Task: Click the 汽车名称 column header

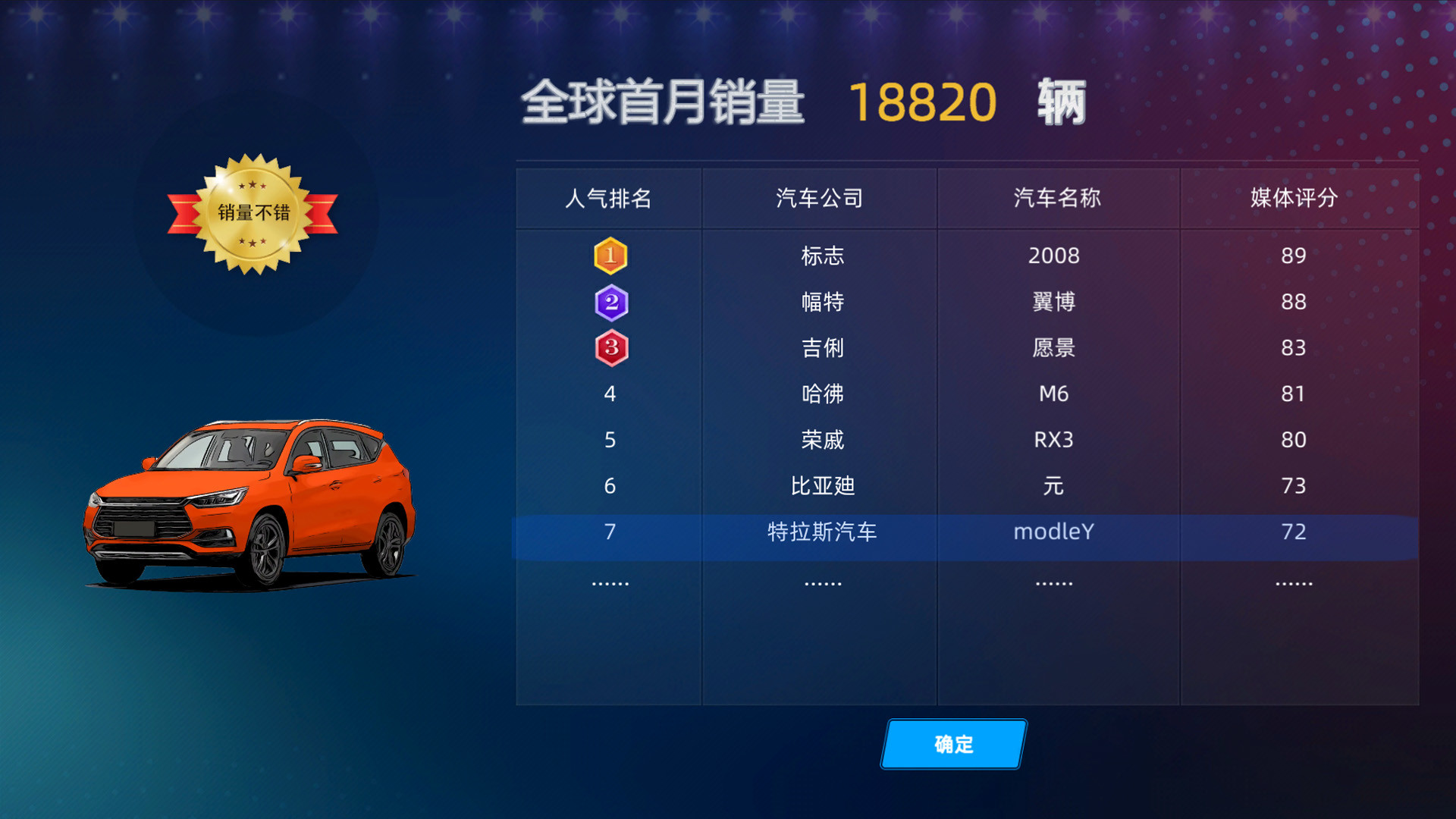Action: (1054, 198)
